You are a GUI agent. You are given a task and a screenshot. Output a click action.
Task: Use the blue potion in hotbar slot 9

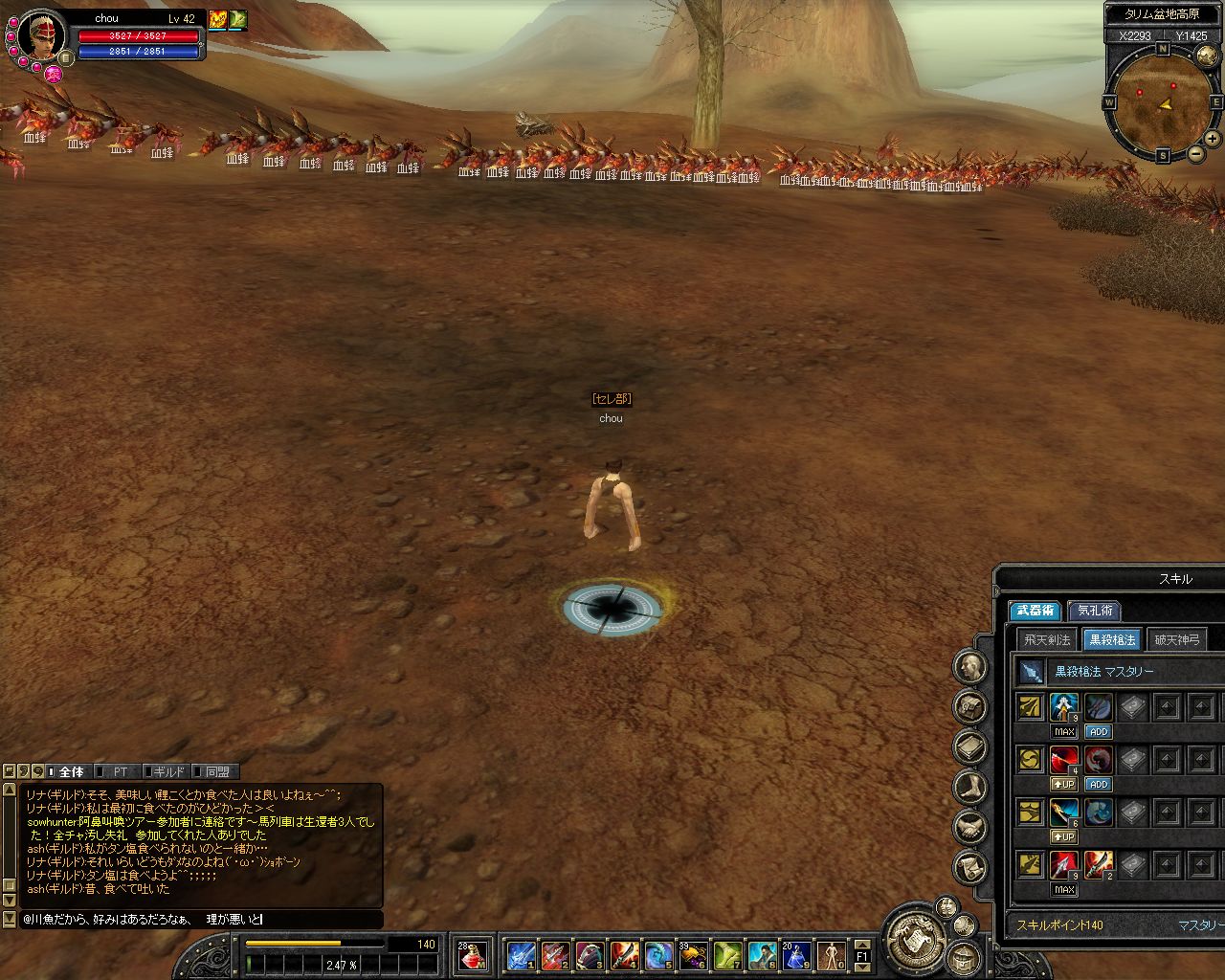click(x=796, y=954)
